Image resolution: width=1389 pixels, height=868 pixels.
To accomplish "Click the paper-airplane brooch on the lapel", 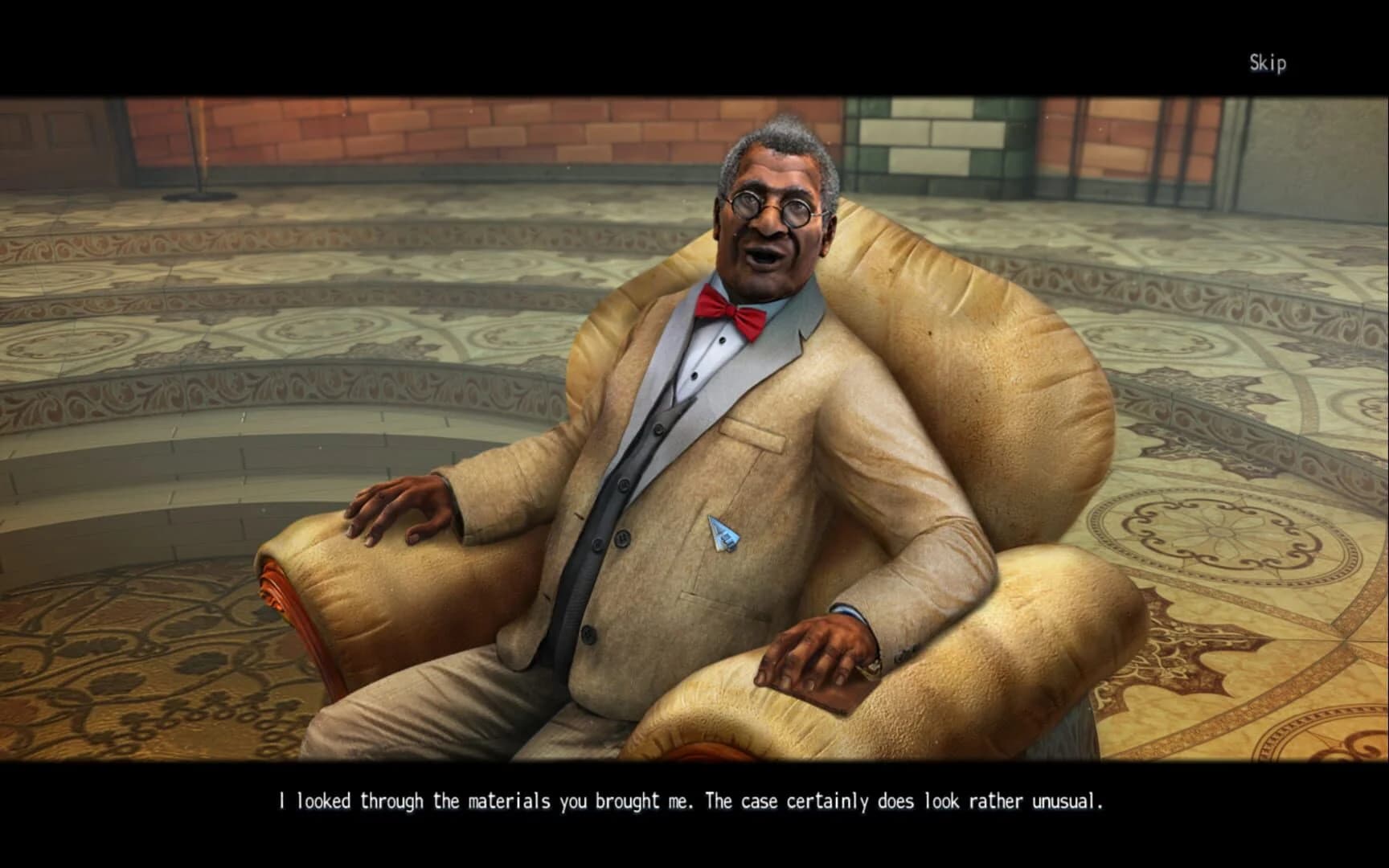I will pos(723,534).
